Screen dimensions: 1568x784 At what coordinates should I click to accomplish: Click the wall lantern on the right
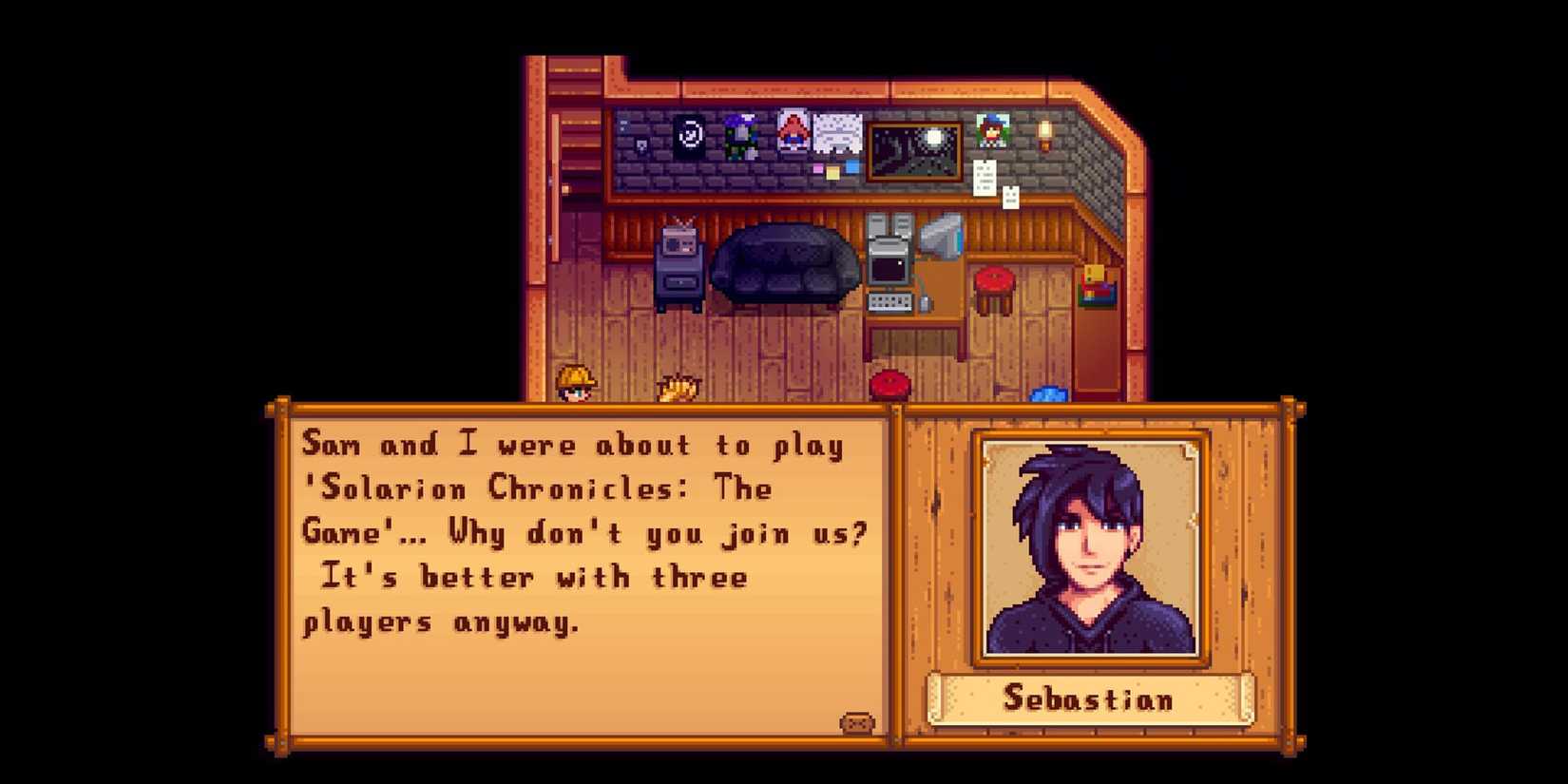1044,136
